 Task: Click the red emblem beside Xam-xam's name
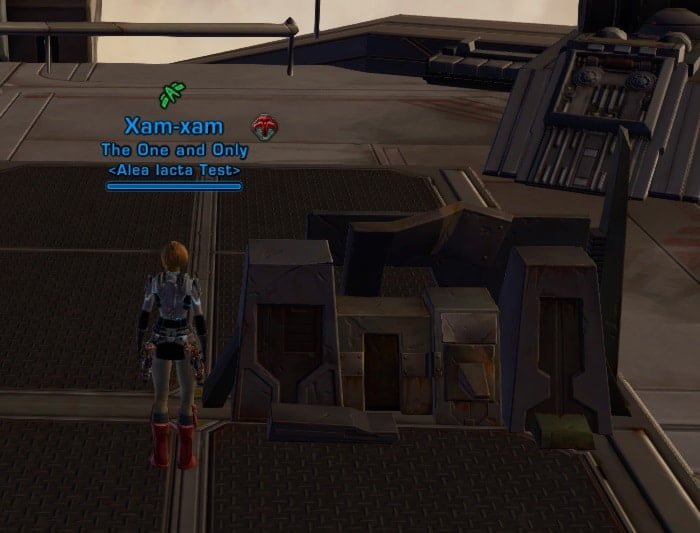(265, 127)
